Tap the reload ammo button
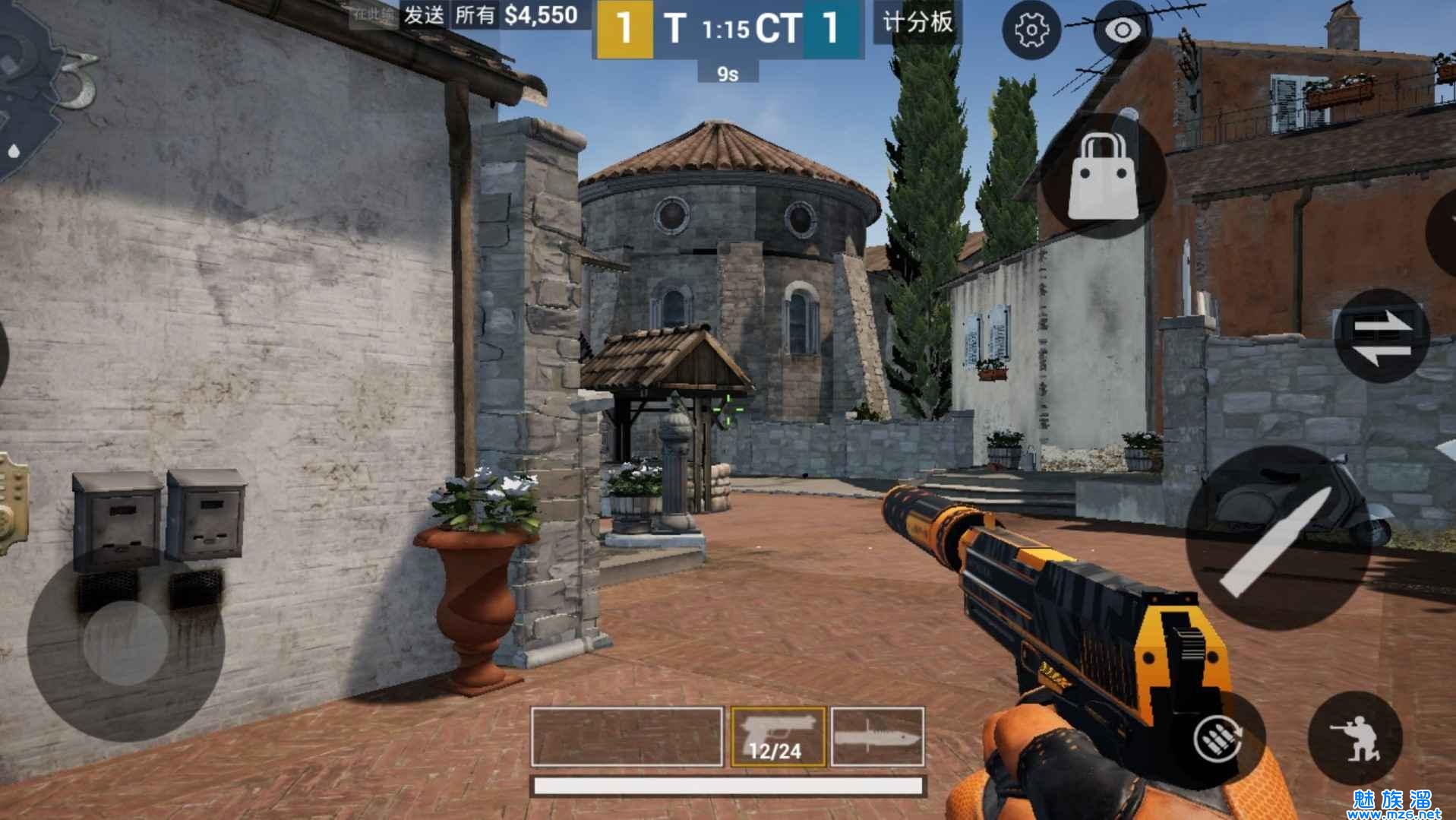Screen dimensions: 1456x820 point(1218,738)
